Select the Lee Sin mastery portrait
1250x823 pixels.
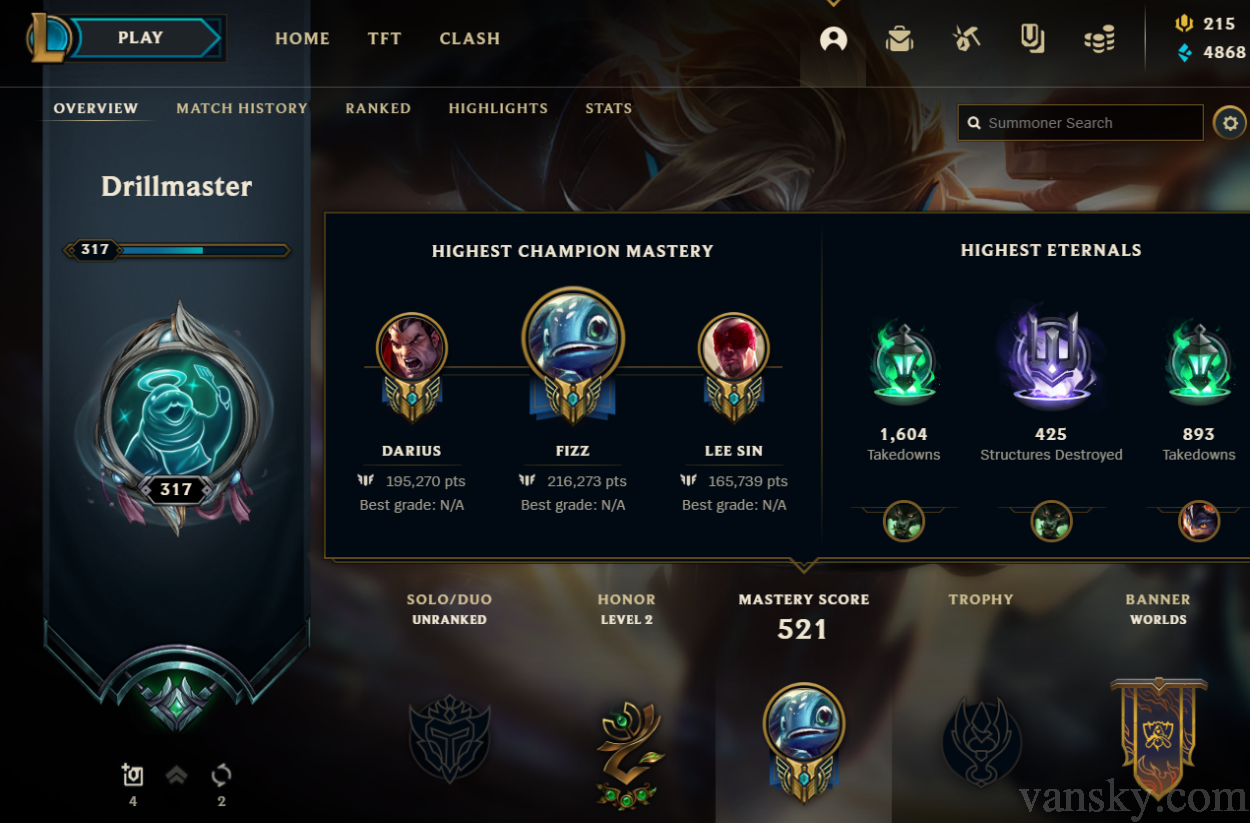tap(733, 348)
